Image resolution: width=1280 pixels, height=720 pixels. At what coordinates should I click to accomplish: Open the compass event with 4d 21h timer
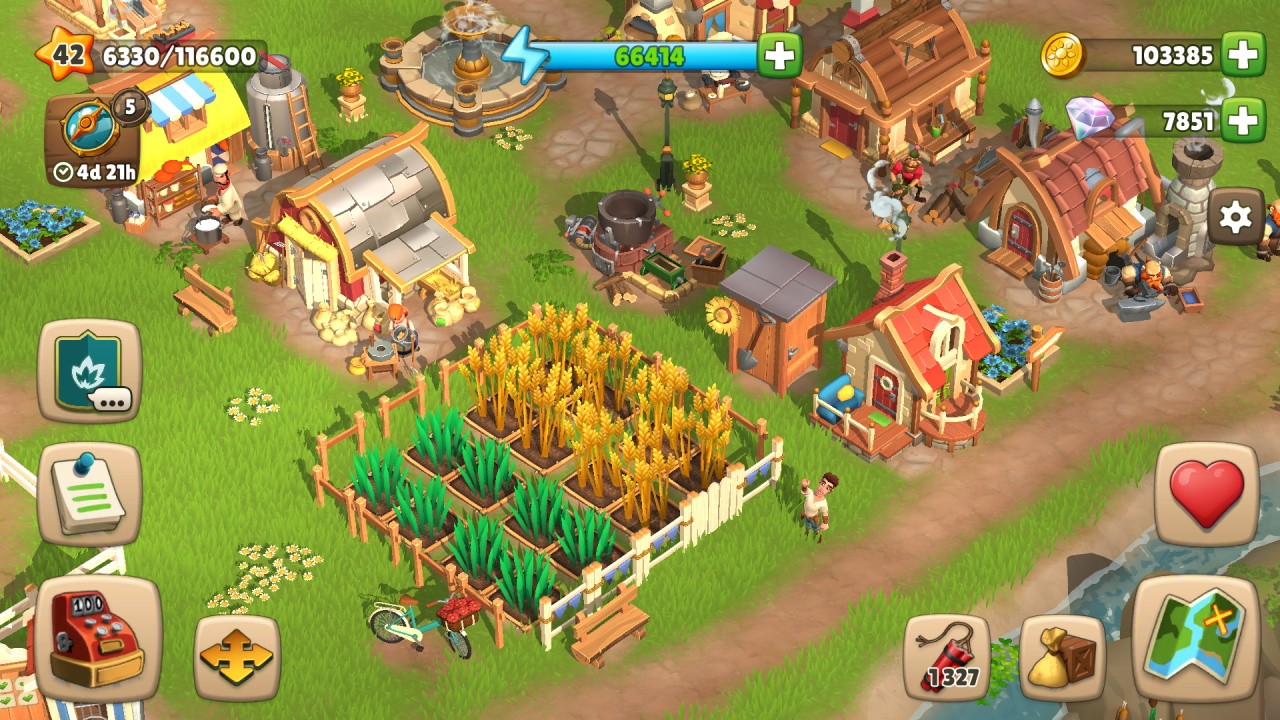pos(91,141)
